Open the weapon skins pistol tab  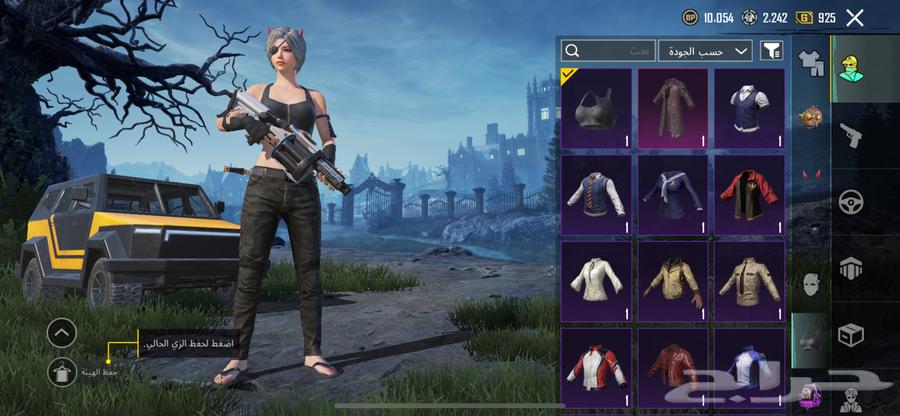point(852,135)
